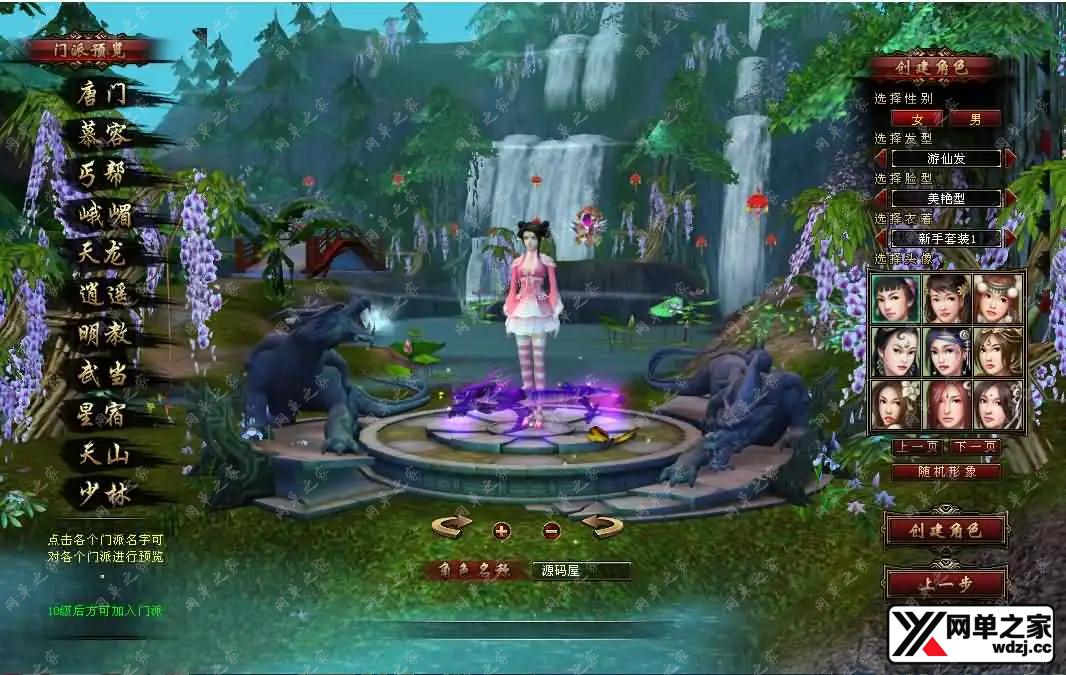Click the next hairstyle arrow beside 游仙发
Screen dimensions: 1066x675
[x=1011, y=158]
